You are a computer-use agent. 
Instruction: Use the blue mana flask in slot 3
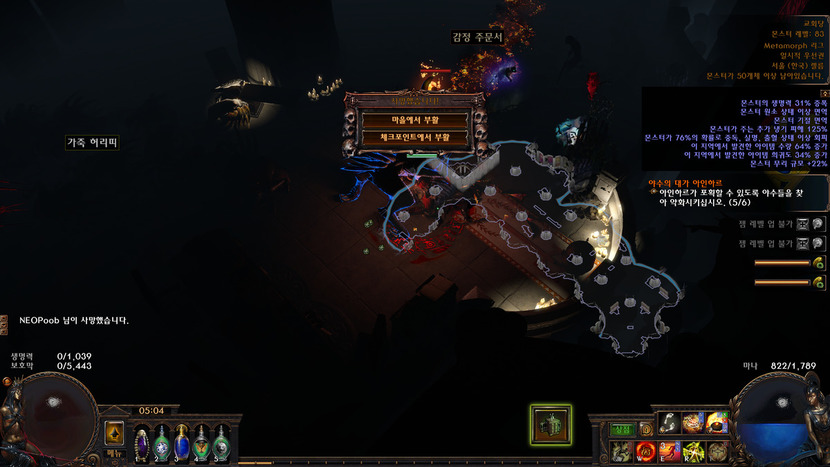tap(182, 440)
